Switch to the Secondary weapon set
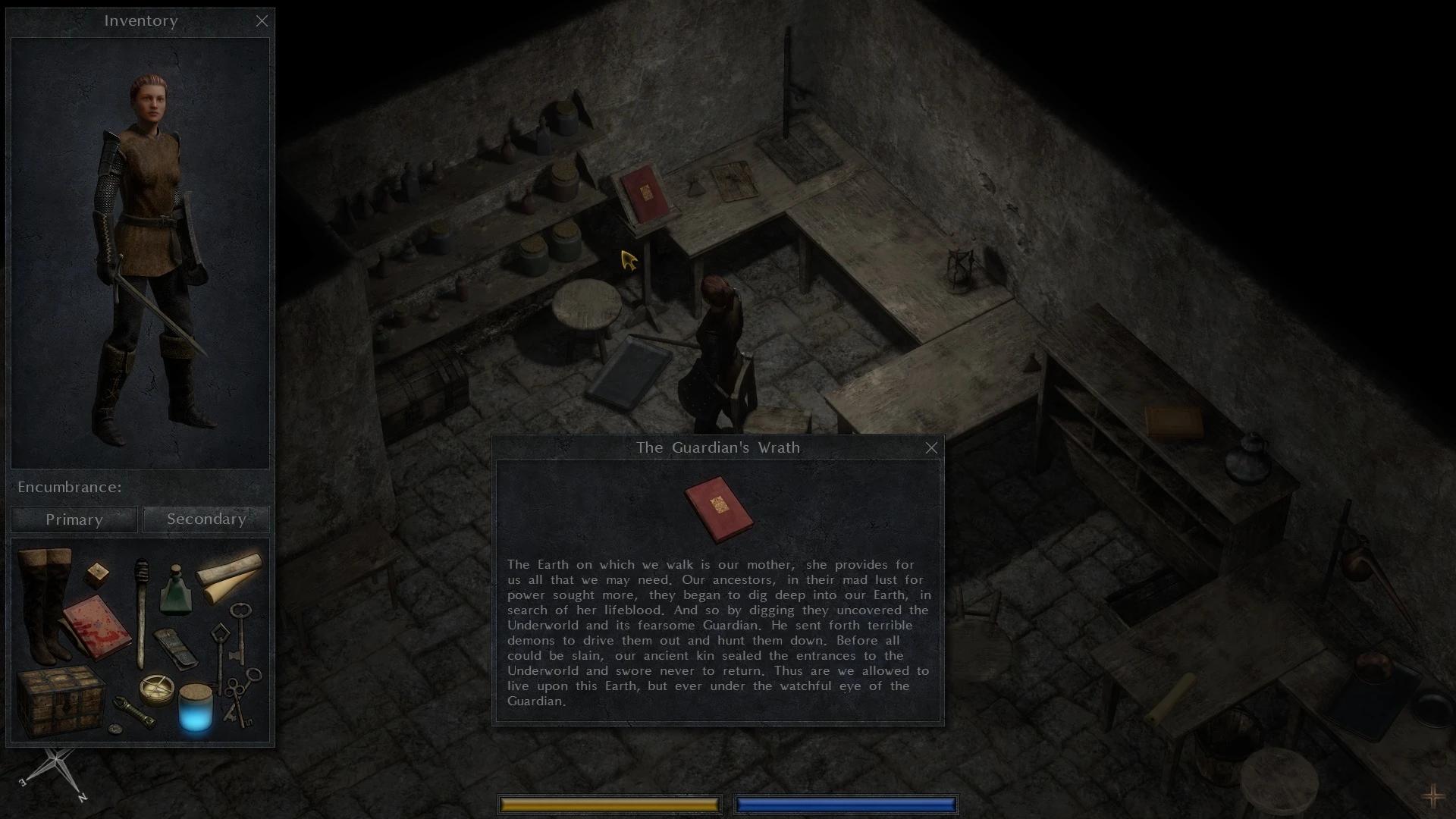 206,519
